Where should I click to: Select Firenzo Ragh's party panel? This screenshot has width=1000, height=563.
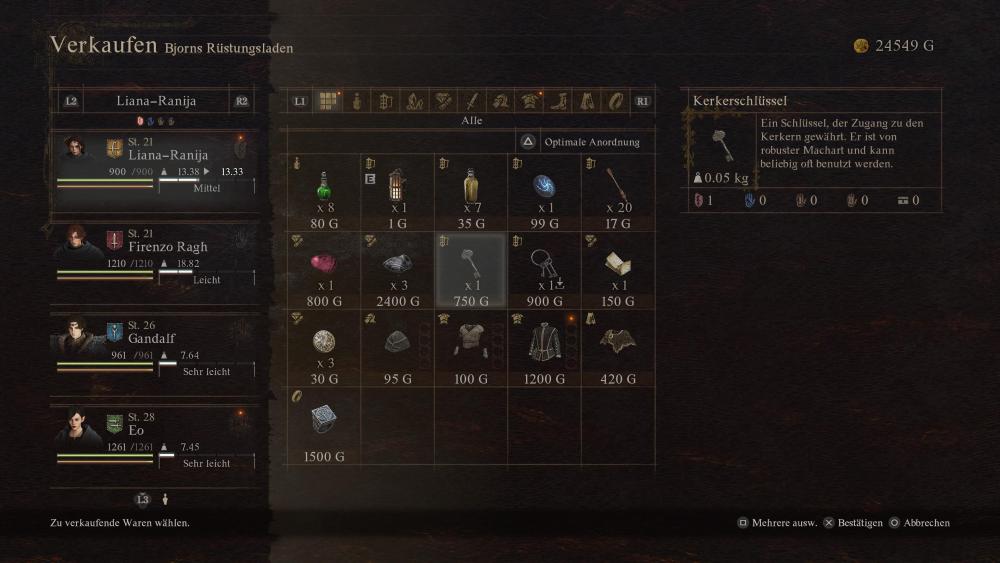[x=156, y=256]
